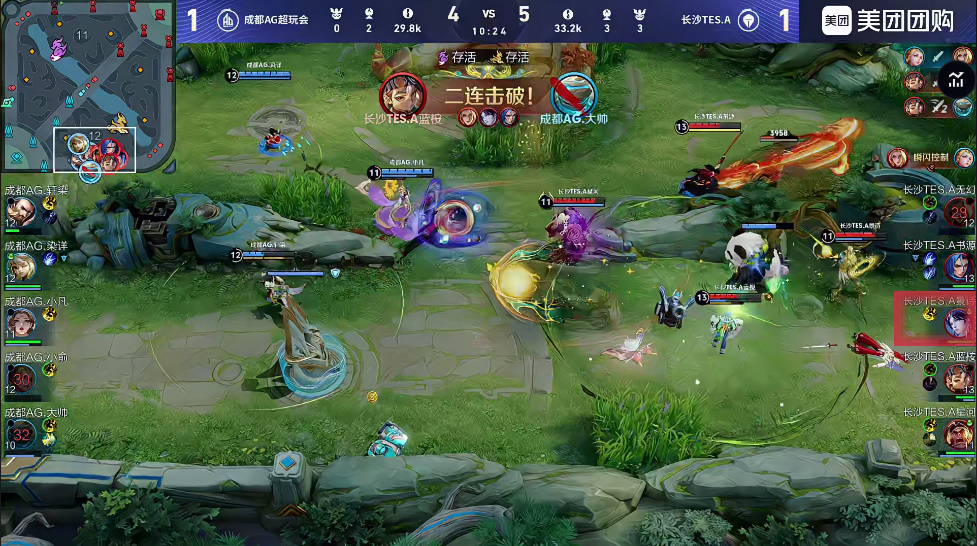Viewport: 977px width, 546px height.
Task: Click the 美团团购 sponsor logo
Action: click(x=888, y=21)
